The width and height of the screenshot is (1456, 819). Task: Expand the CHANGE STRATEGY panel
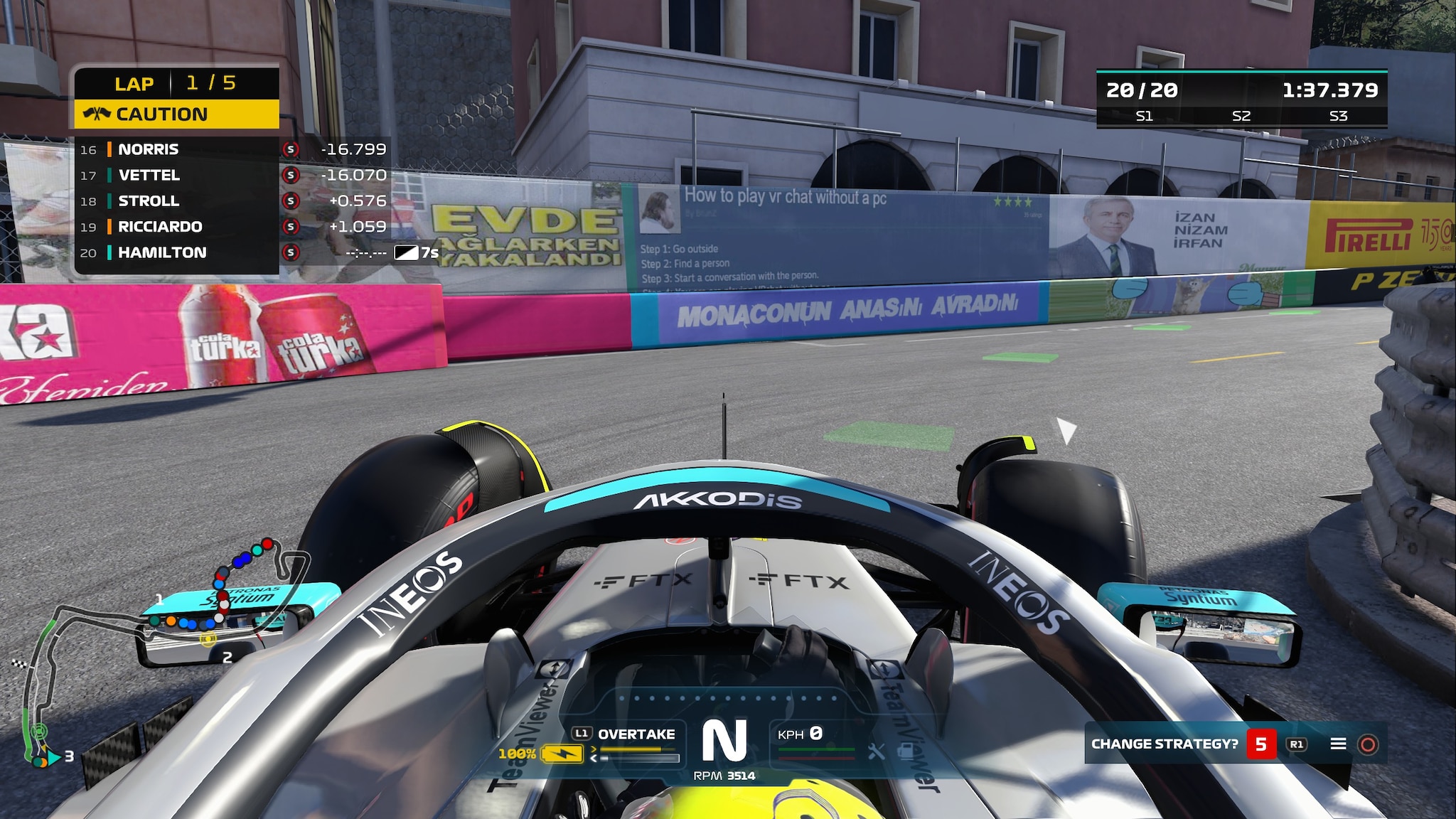coord(1166,743)
